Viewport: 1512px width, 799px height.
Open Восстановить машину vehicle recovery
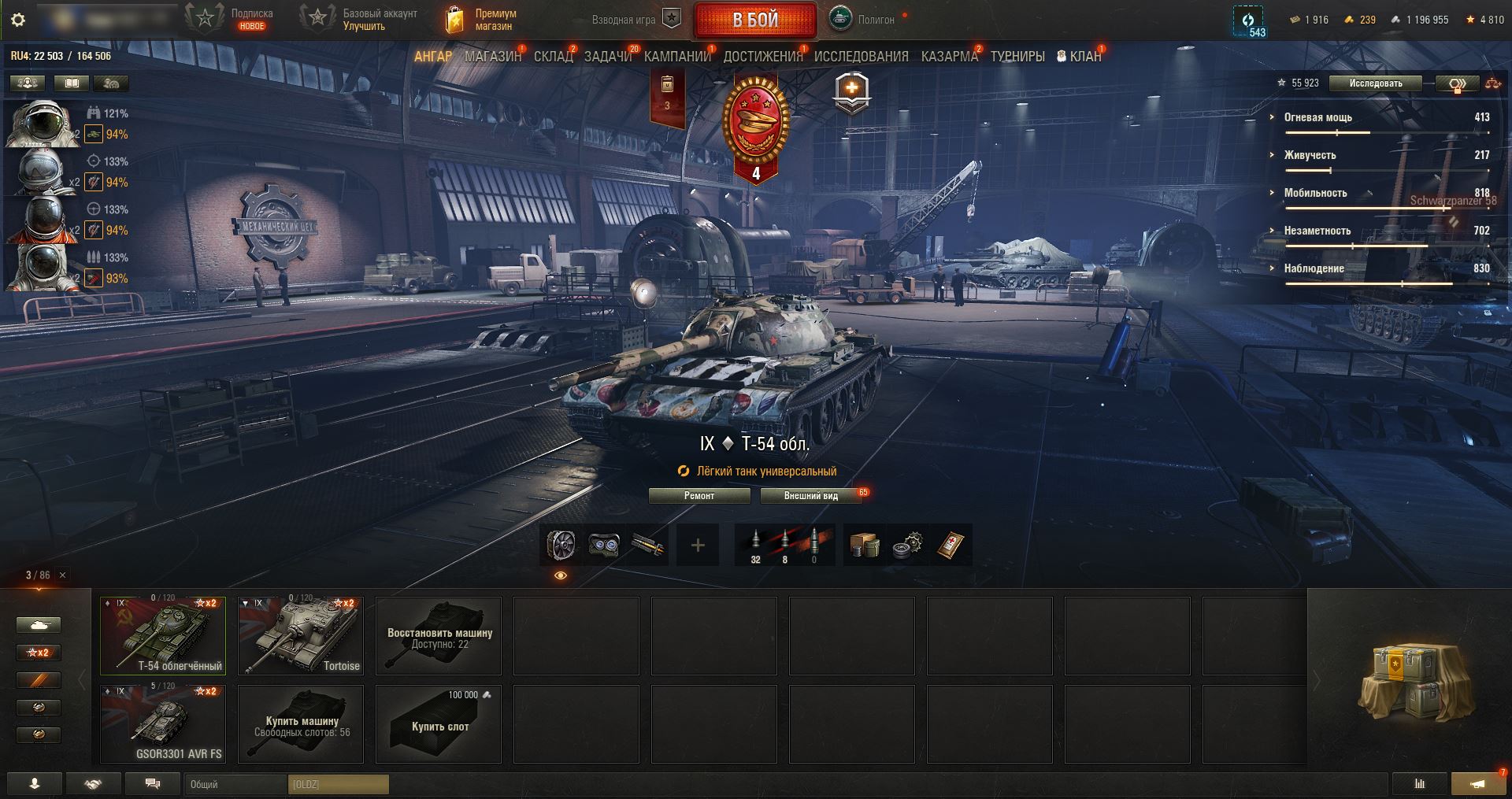click(x=439, y=635)
